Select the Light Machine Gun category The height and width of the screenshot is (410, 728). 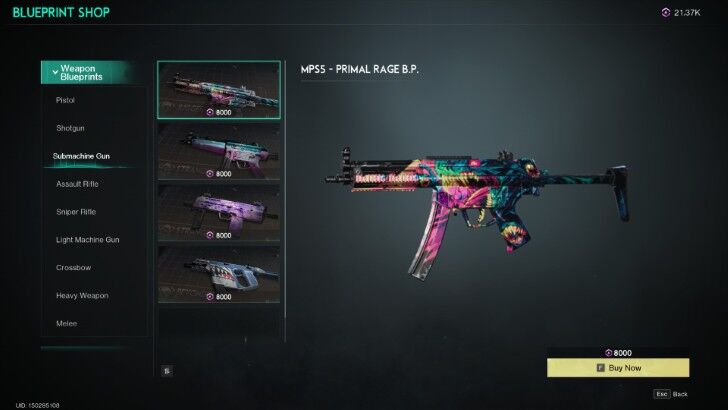pos(88,240)
